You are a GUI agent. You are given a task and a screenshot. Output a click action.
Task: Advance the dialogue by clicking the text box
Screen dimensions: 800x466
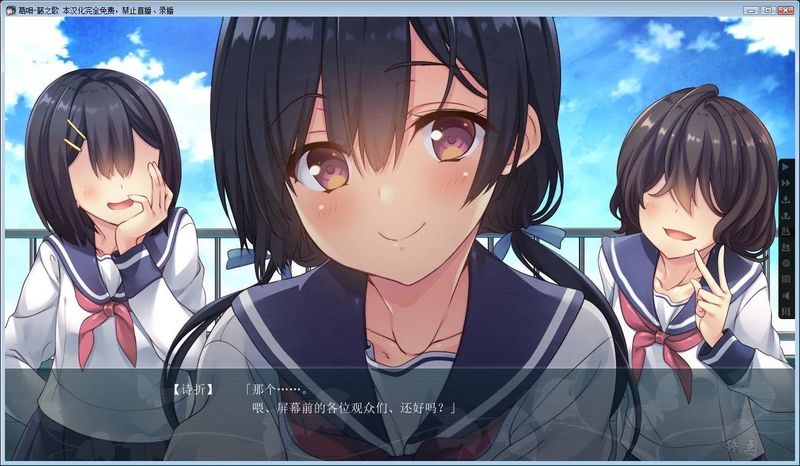(x=400, y=410)
